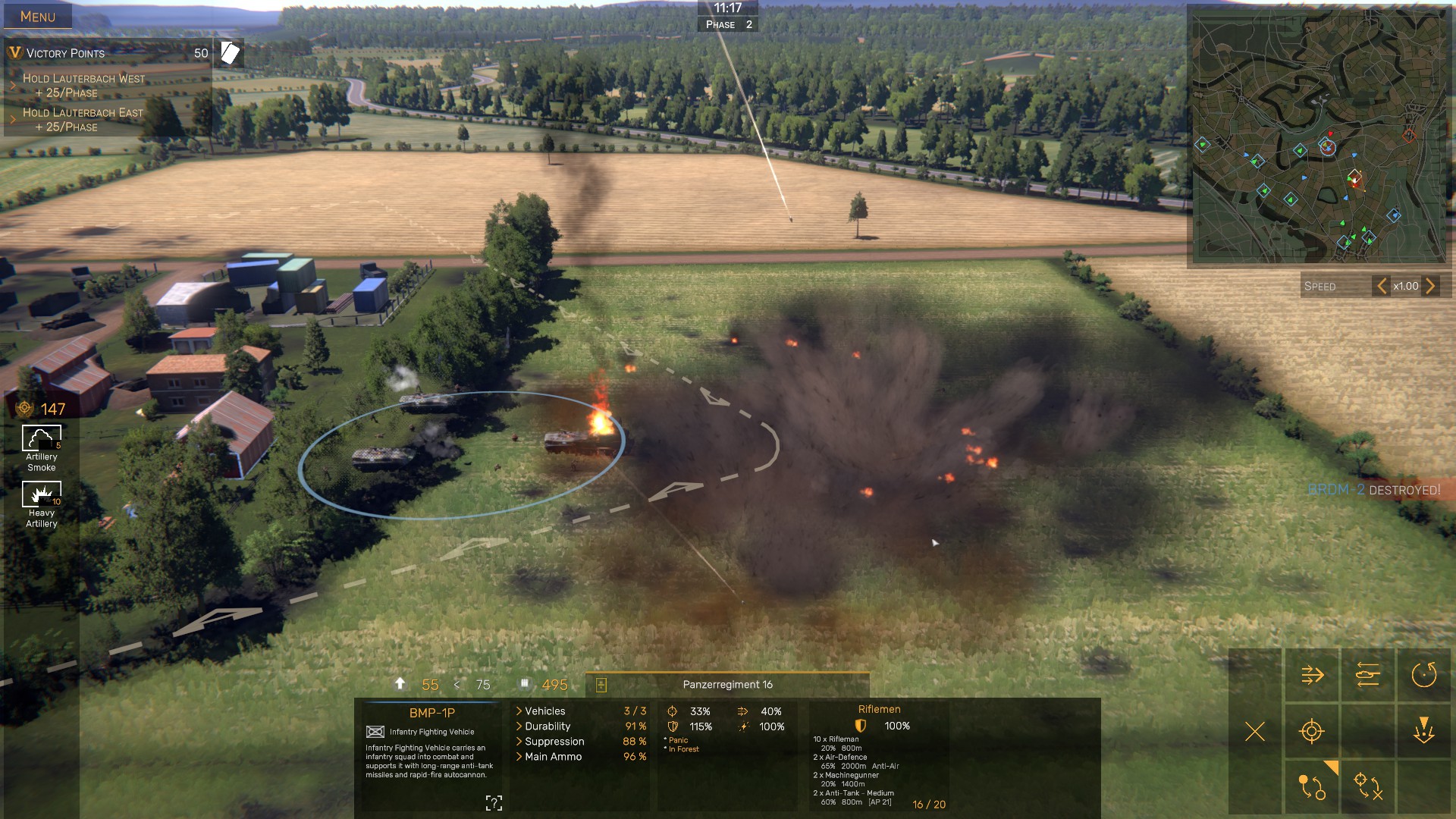The width and height of the screenshot is (1456, 819).
Task: Click on the tactical minimap
Action: 1319,138
